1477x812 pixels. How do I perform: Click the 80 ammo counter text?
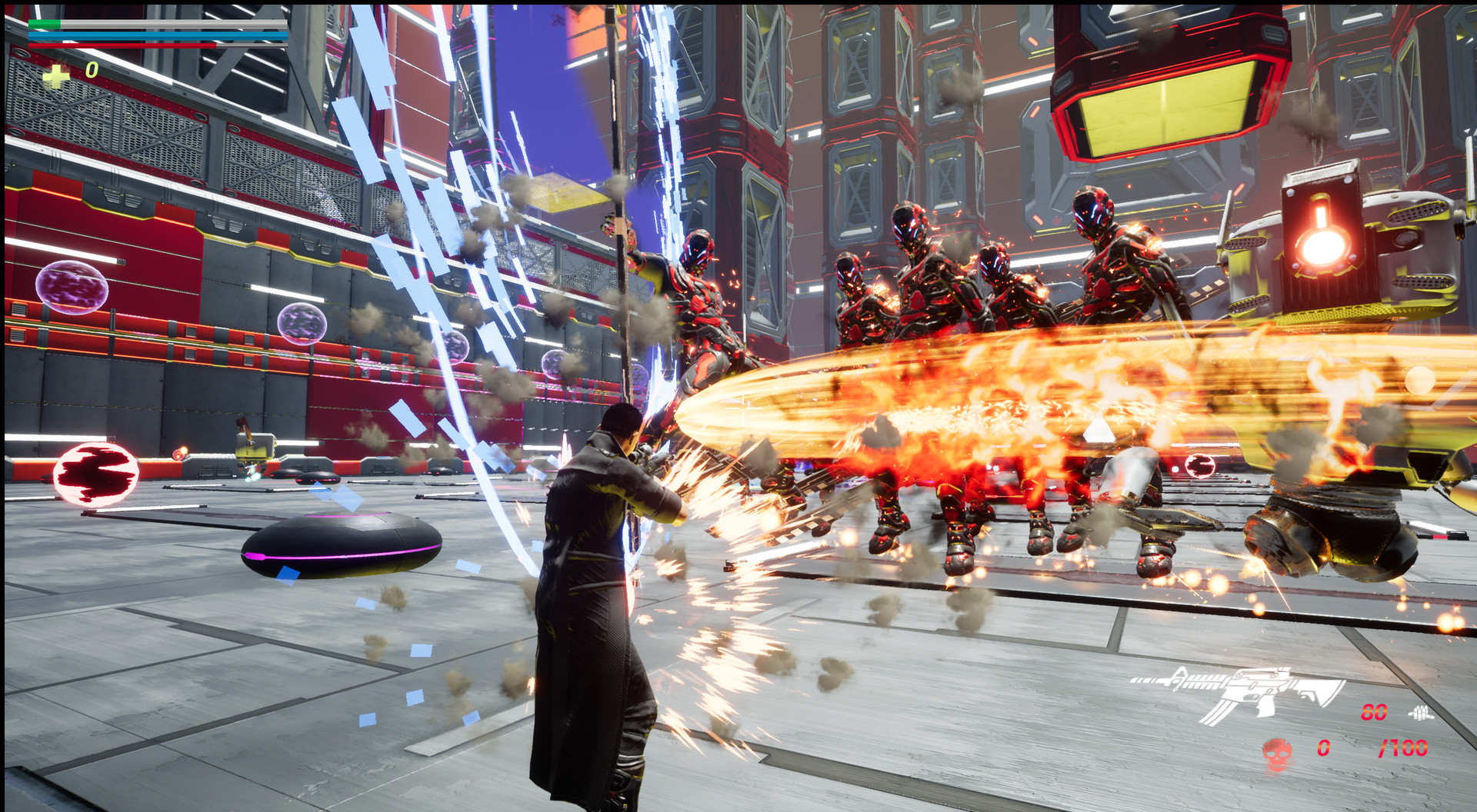point(1374,711)
